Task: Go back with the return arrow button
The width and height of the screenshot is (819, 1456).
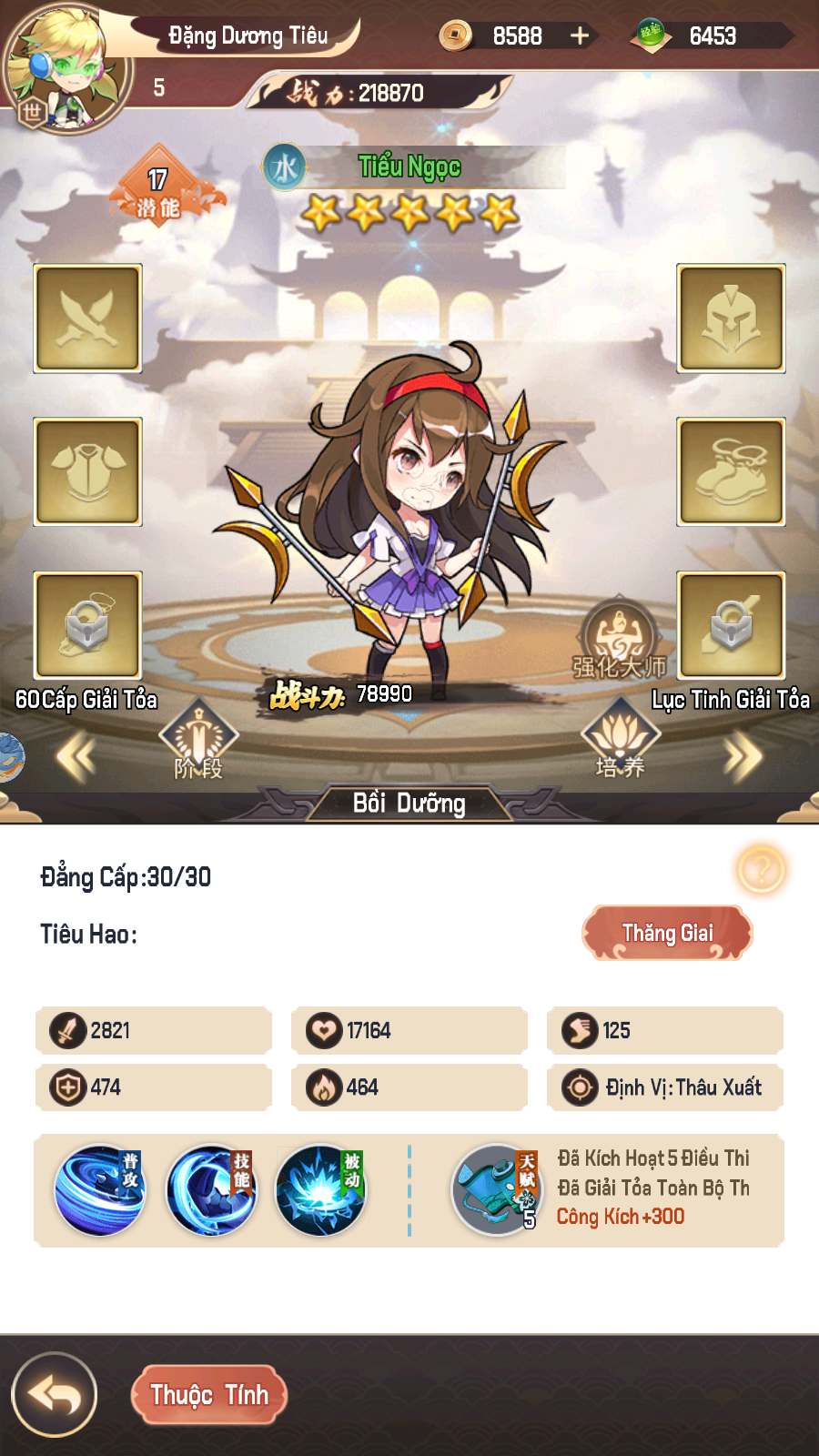Action: [55, 1394]
